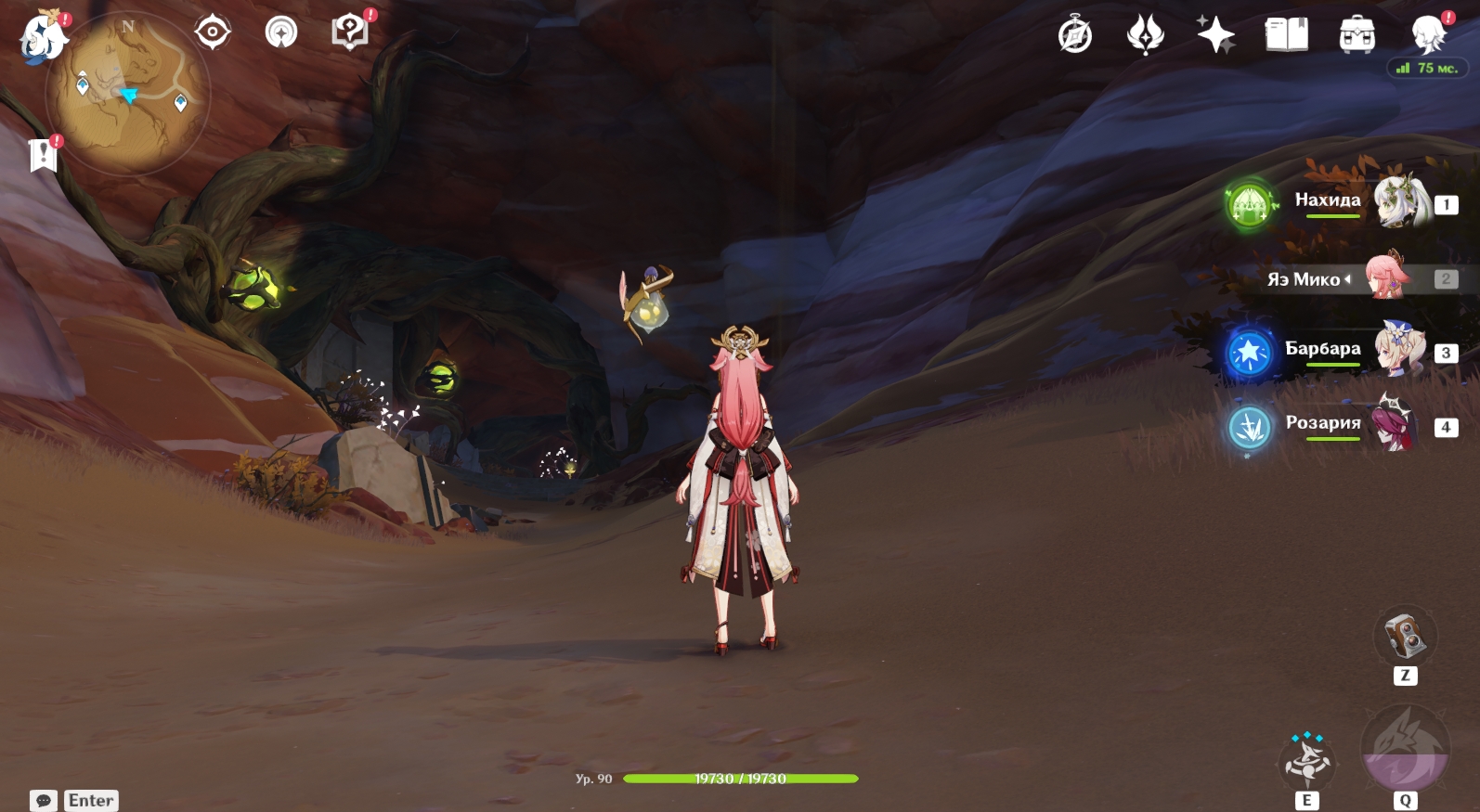Open the domain portal icon

coord(281,32)
